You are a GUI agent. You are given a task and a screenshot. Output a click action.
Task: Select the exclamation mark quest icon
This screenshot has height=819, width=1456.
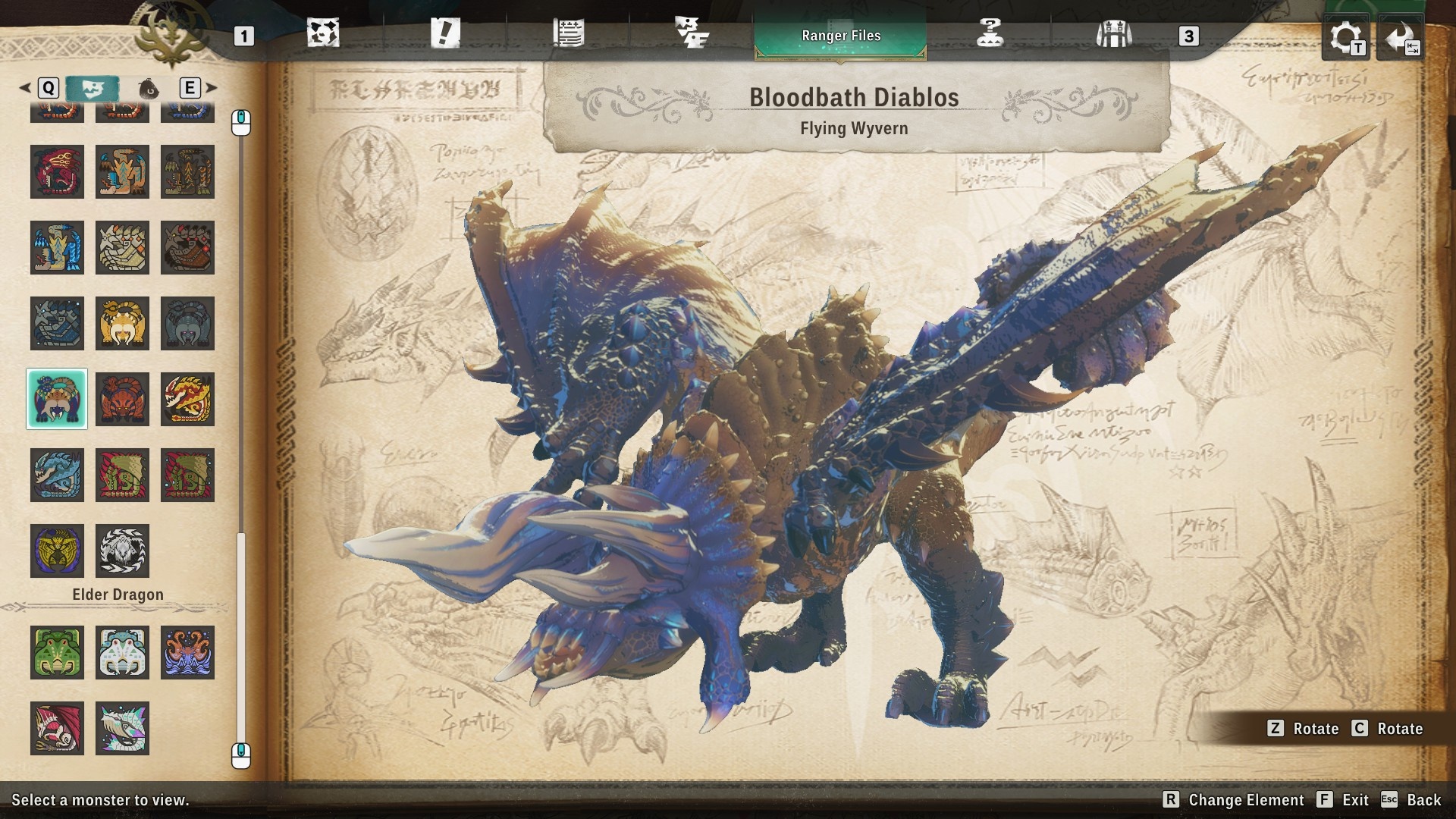pyautogui.click(x=447, y=33)
